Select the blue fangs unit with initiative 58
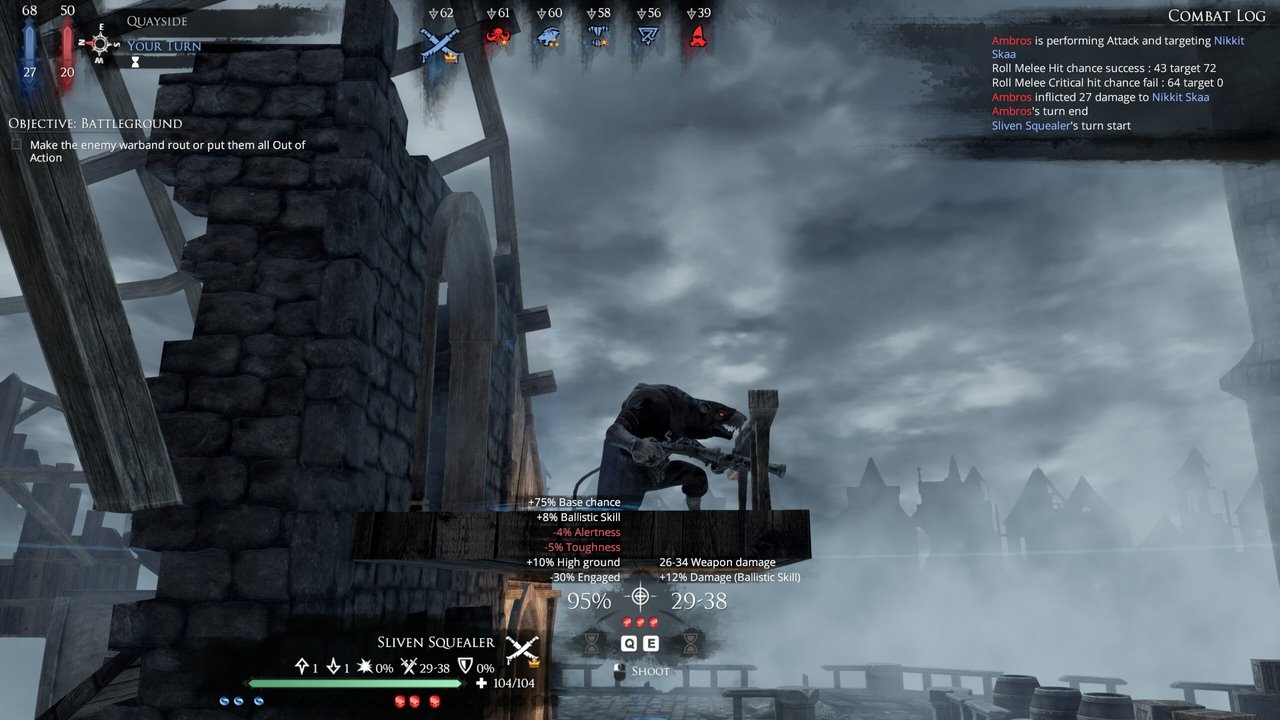The height and width of the screenshot is (720, 1280). tap(598, 37)
